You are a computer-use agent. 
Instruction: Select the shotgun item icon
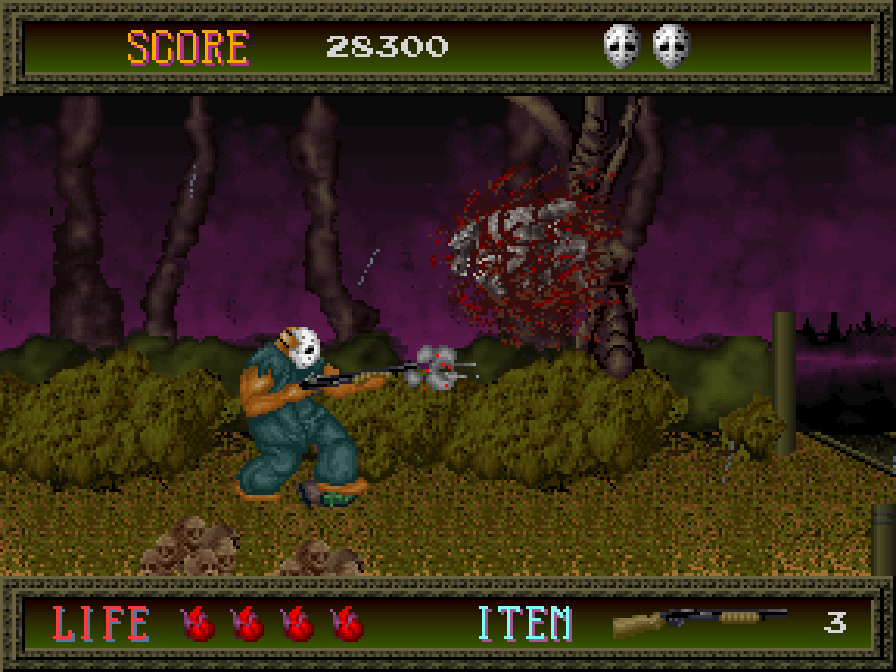tap(698, 622)
